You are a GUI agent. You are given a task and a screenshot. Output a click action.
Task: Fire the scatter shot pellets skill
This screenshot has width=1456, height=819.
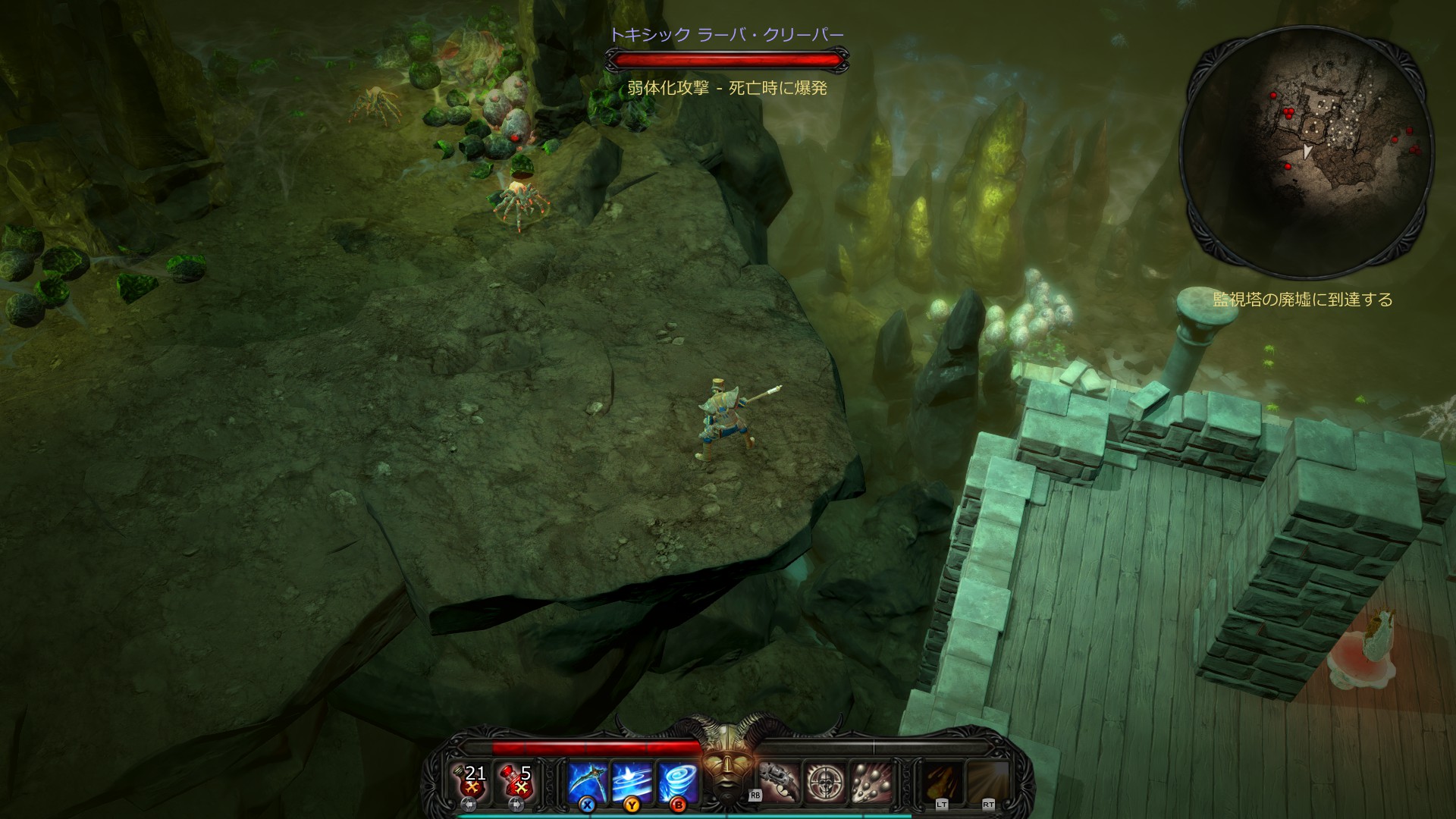click(870, 781)
